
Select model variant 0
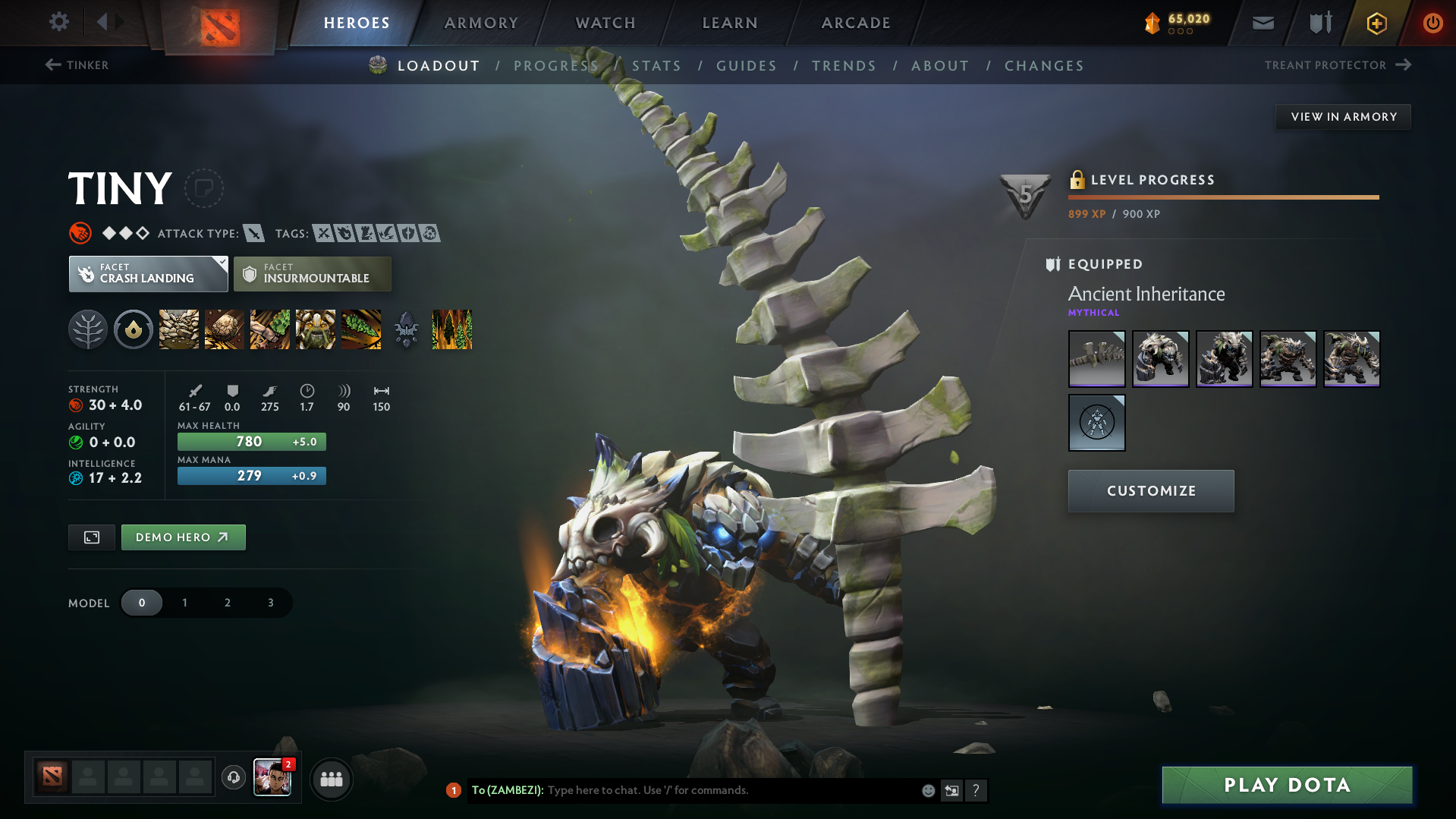142,602
